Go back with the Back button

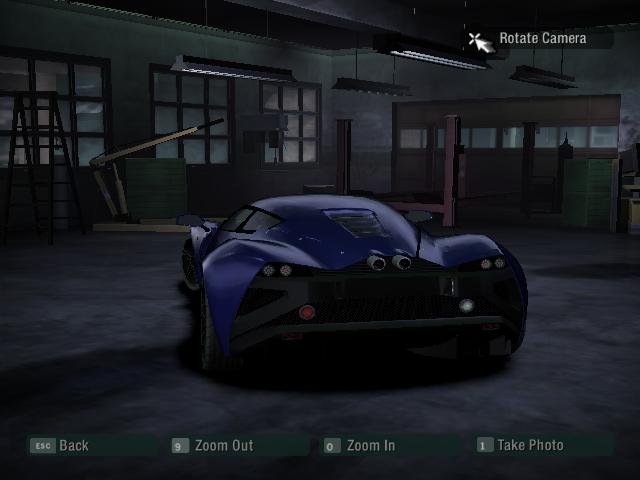pos(73,446)
